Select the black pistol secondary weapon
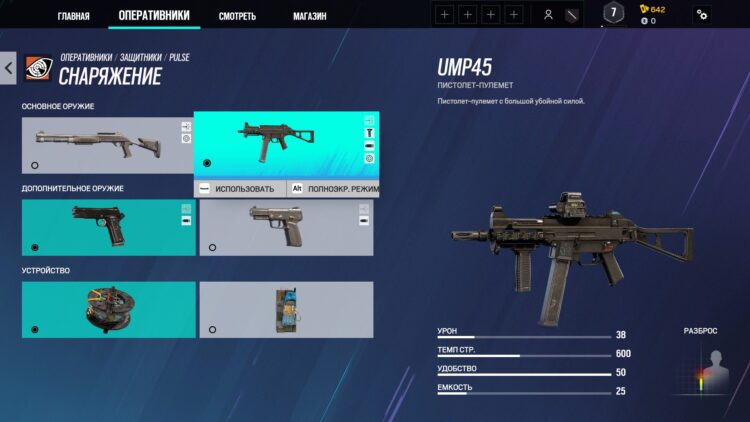This screenshot has height=422, width=750. (108, 227)
